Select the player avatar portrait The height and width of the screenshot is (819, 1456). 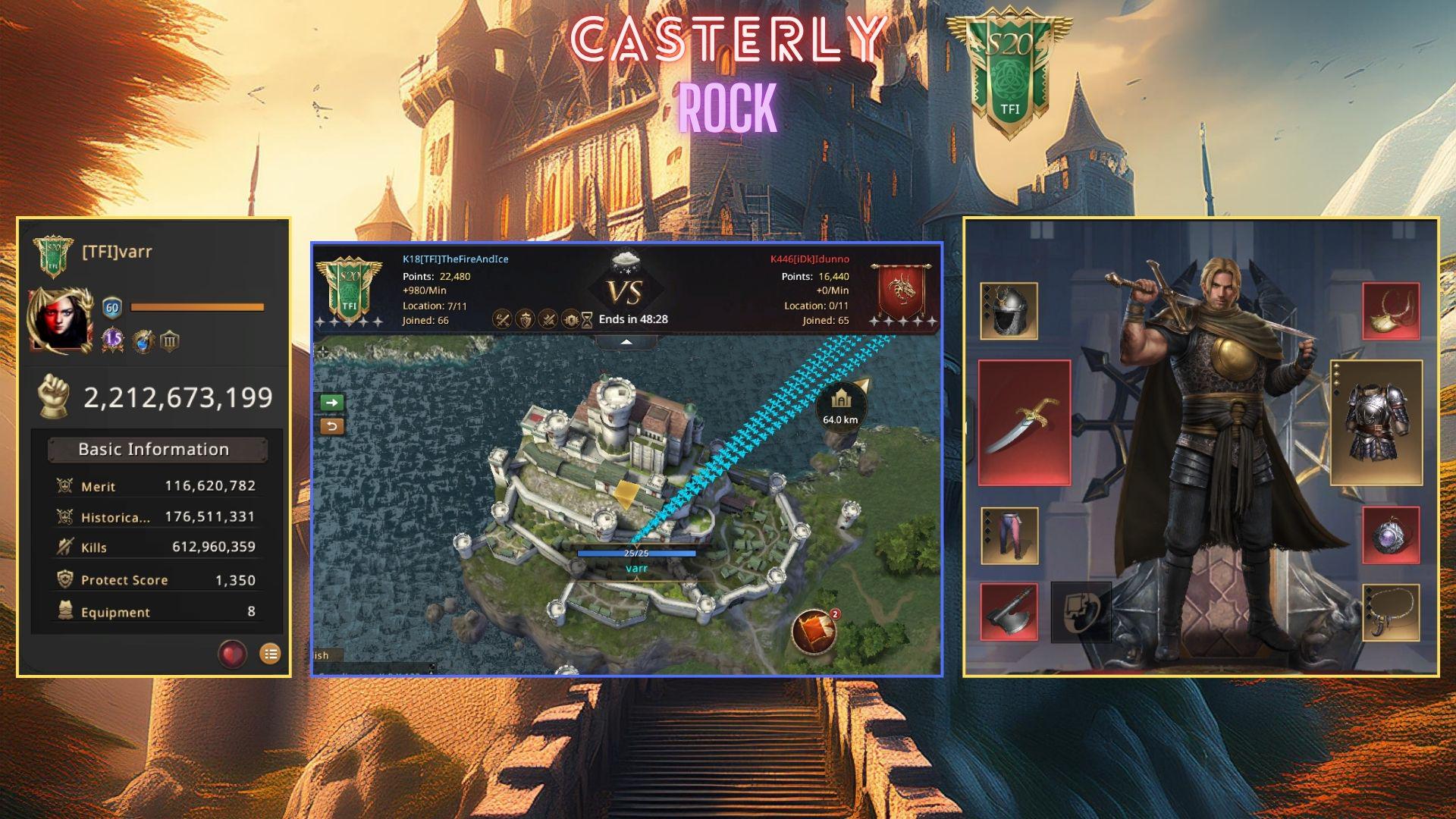[61, 321]
